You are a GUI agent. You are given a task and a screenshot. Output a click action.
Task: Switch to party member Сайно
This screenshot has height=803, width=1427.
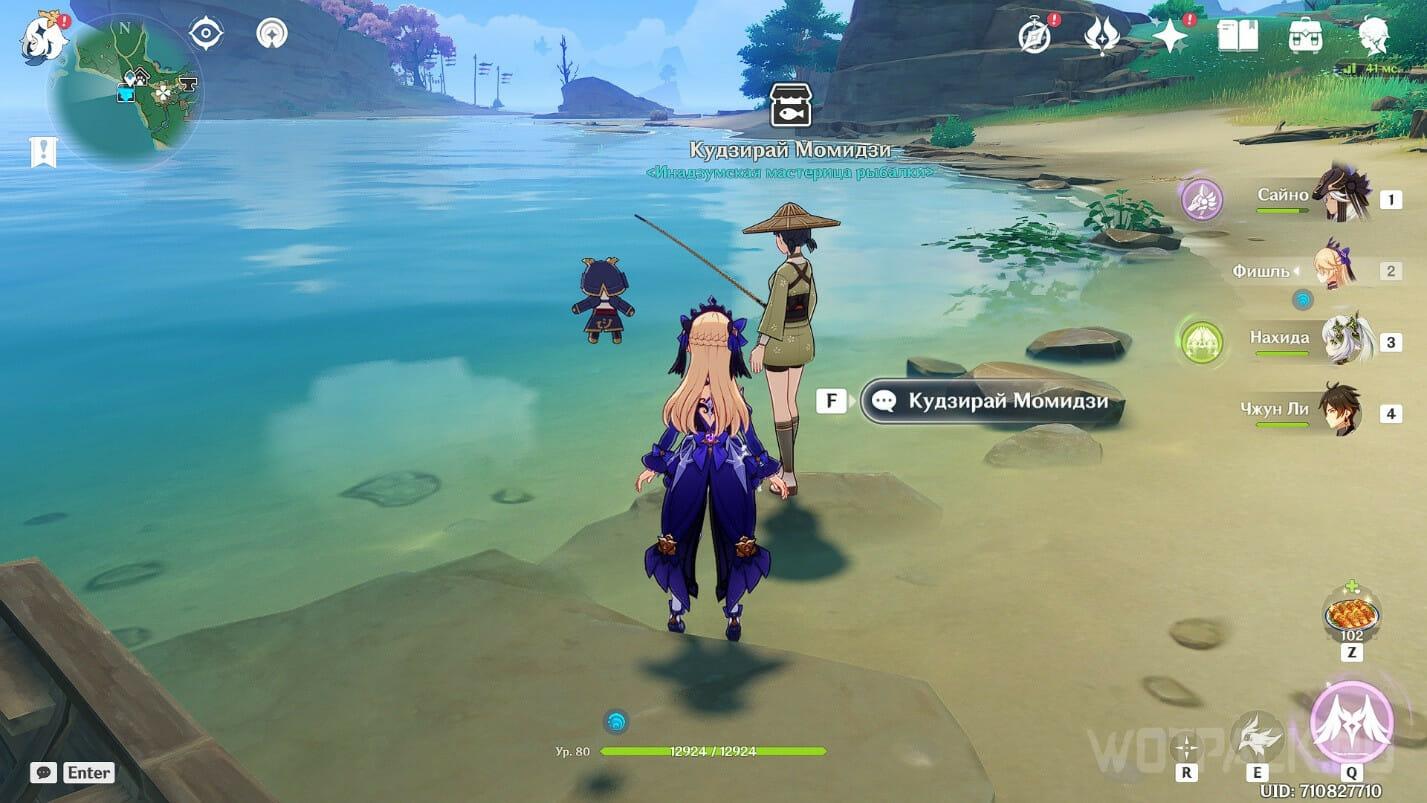[x=1339, y=194]
